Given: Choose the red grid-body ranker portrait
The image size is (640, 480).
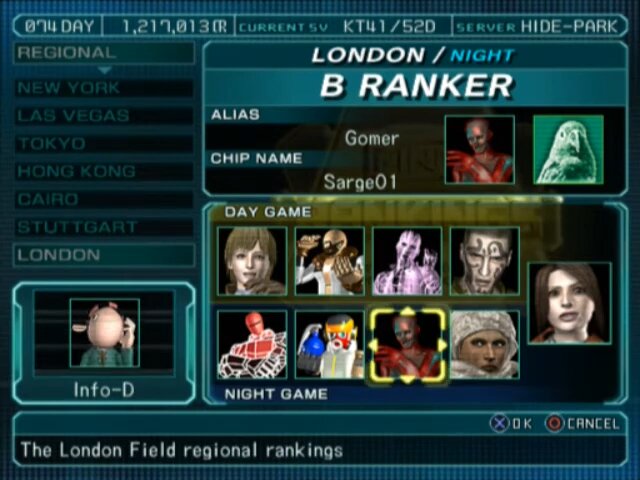Looking at the screenshot, I should (252, 344).
